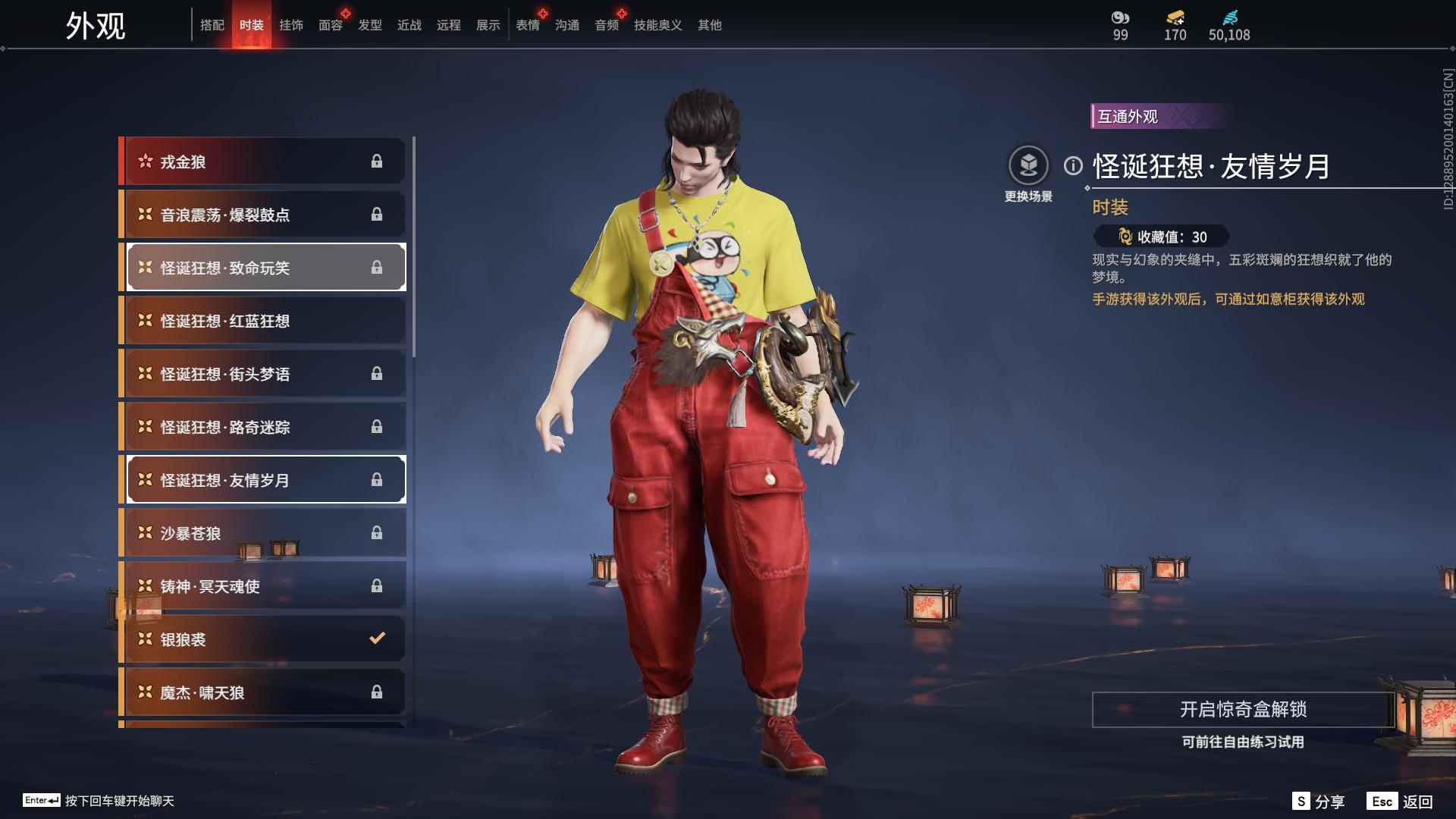Image resolution: width=1456 pixels, height=819 pixels.
Task: Click the checkmark on the equipped 银狼裘 outfit
Action: point(377,639)
